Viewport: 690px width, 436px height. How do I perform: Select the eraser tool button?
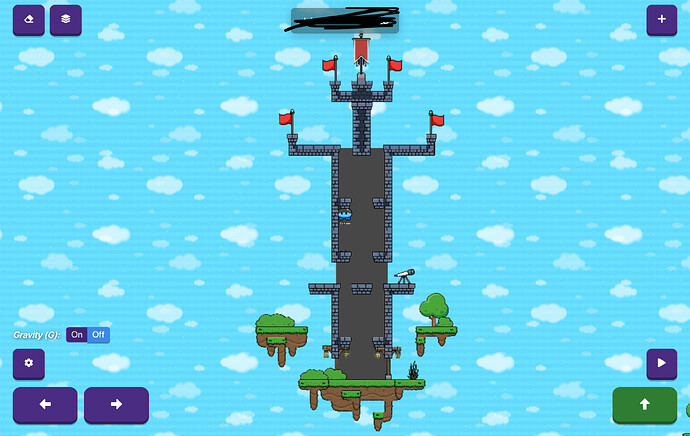tap(28, 19)
